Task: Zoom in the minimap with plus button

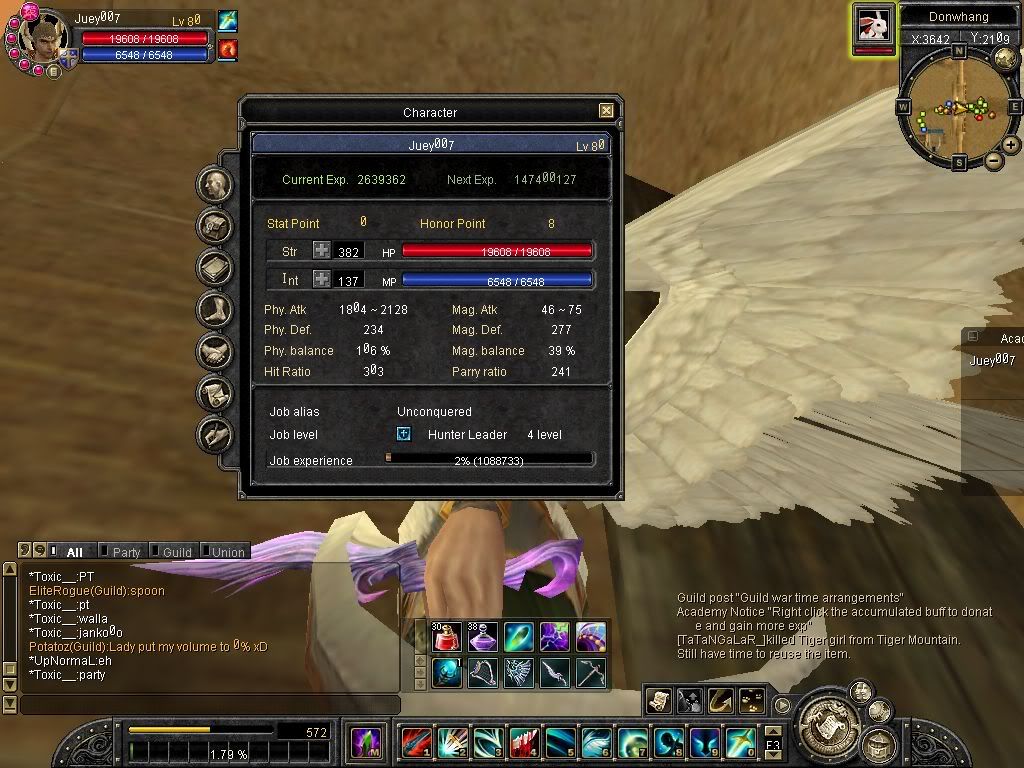Action: [x=1011, y=145]
